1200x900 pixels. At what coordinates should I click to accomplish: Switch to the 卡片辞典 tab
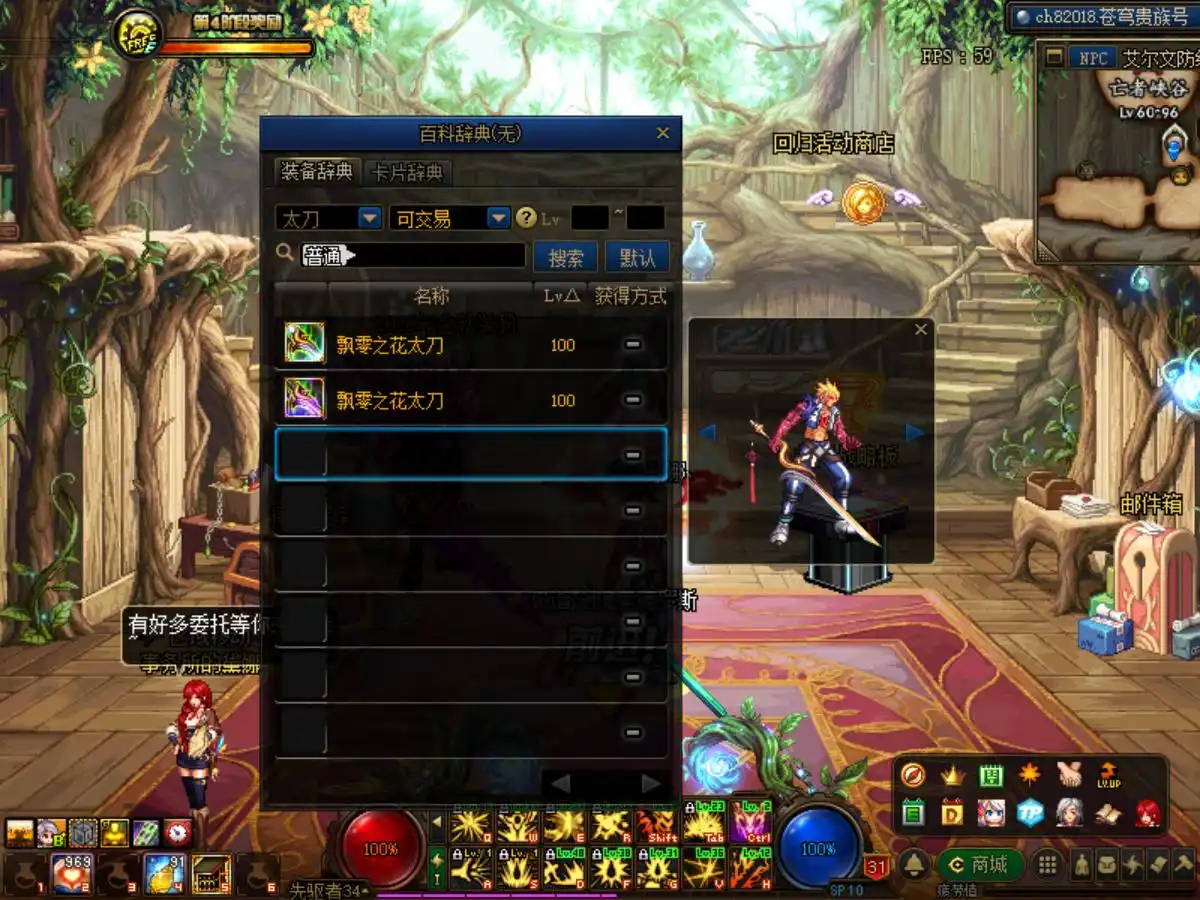[x=407, y=172]
